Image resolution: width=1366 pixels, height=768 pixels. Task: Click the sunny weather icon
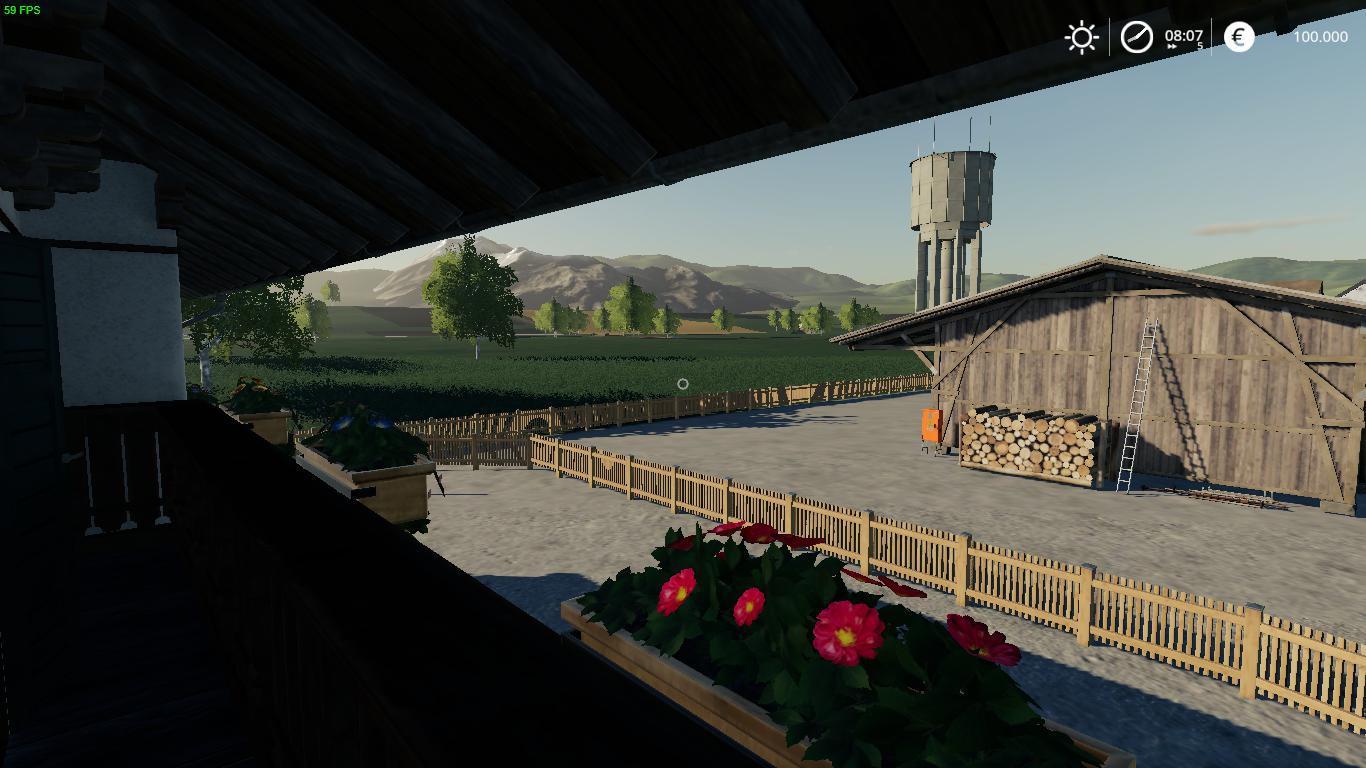click(x=1081, y=38)
